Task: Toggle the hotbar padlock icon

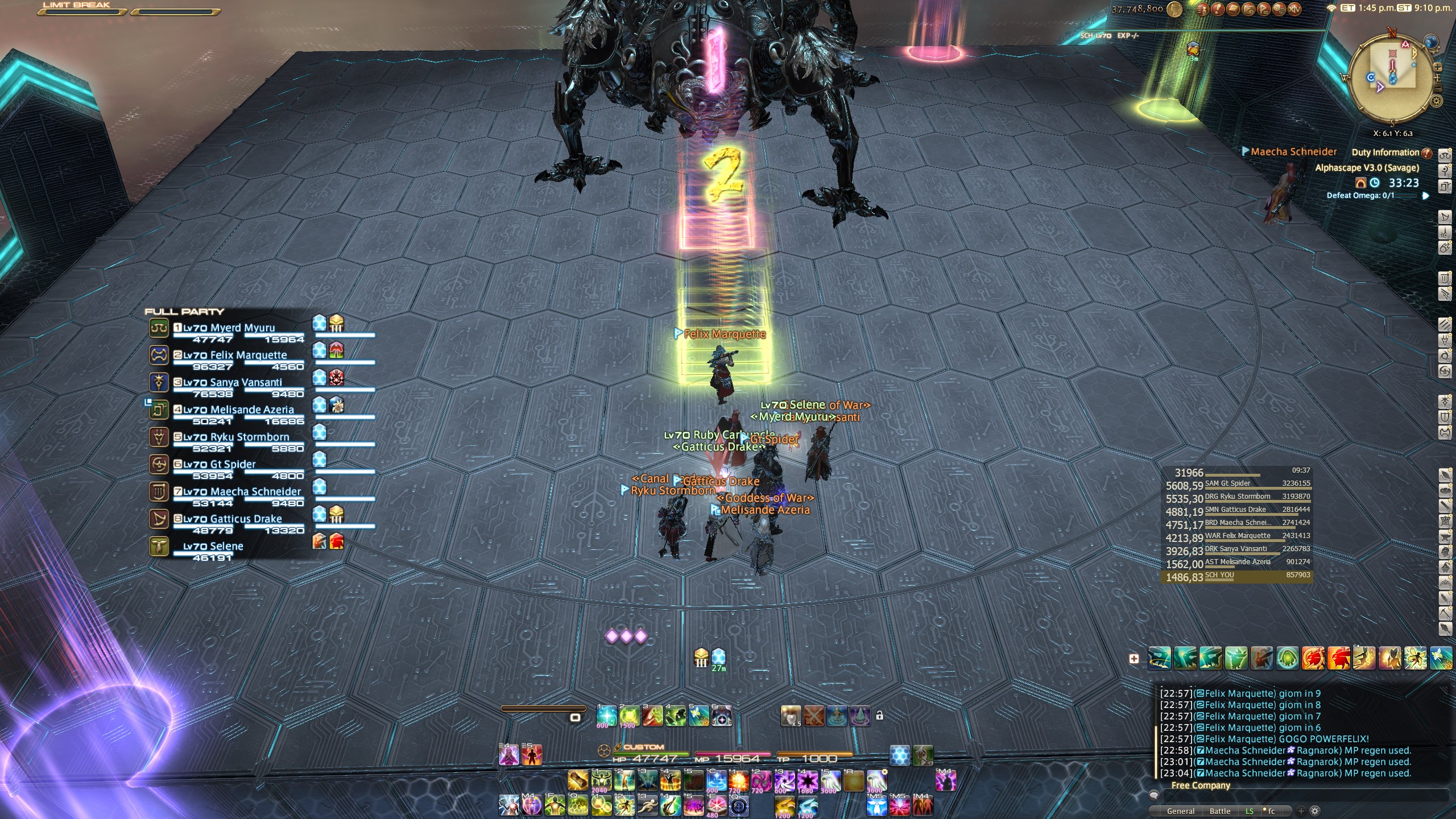Action: pyautogui.click(x=879, y=715)
